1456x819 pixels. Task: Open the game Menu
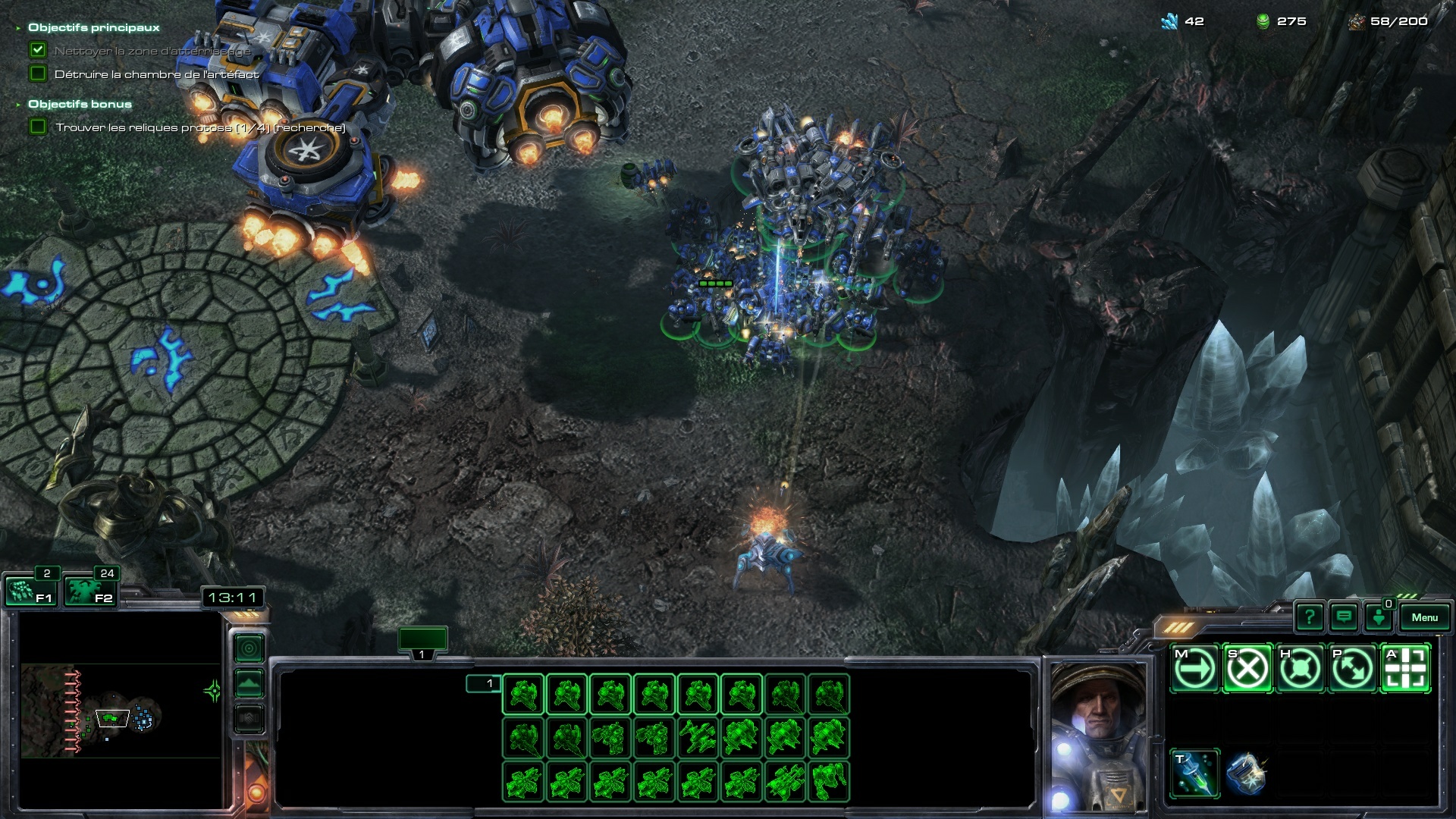[1424, 617]
